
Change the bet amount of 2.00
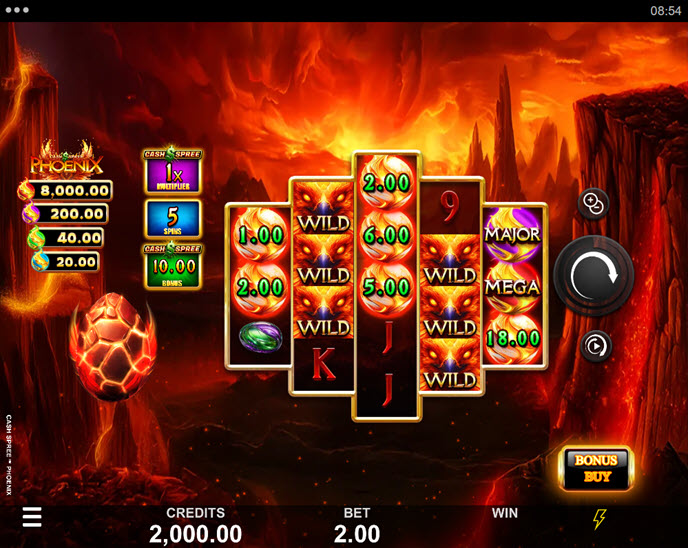click(356, 533)
